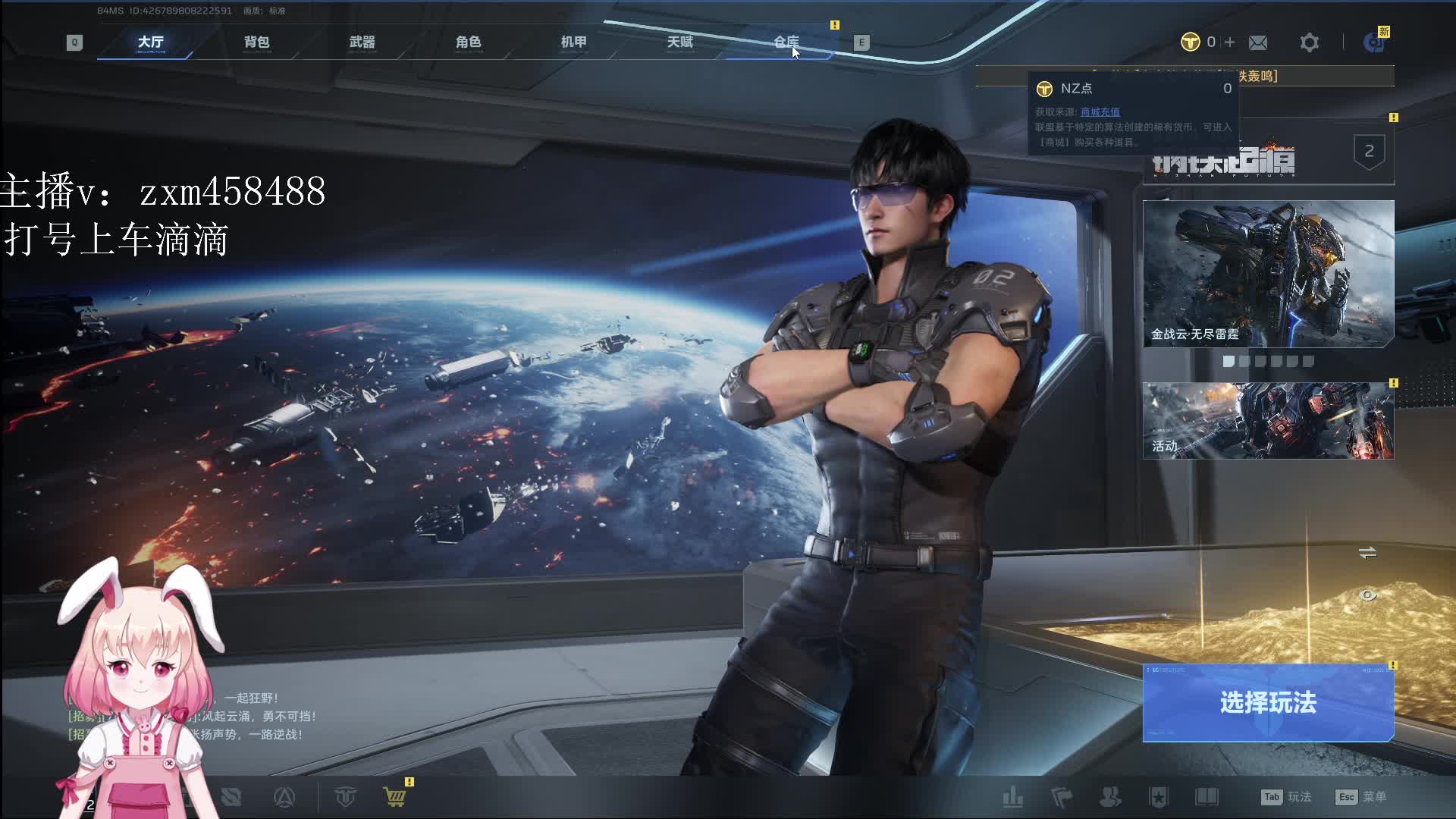Open the 活动 events banner
The image size is (1456, 819).
pos(1268,421)
